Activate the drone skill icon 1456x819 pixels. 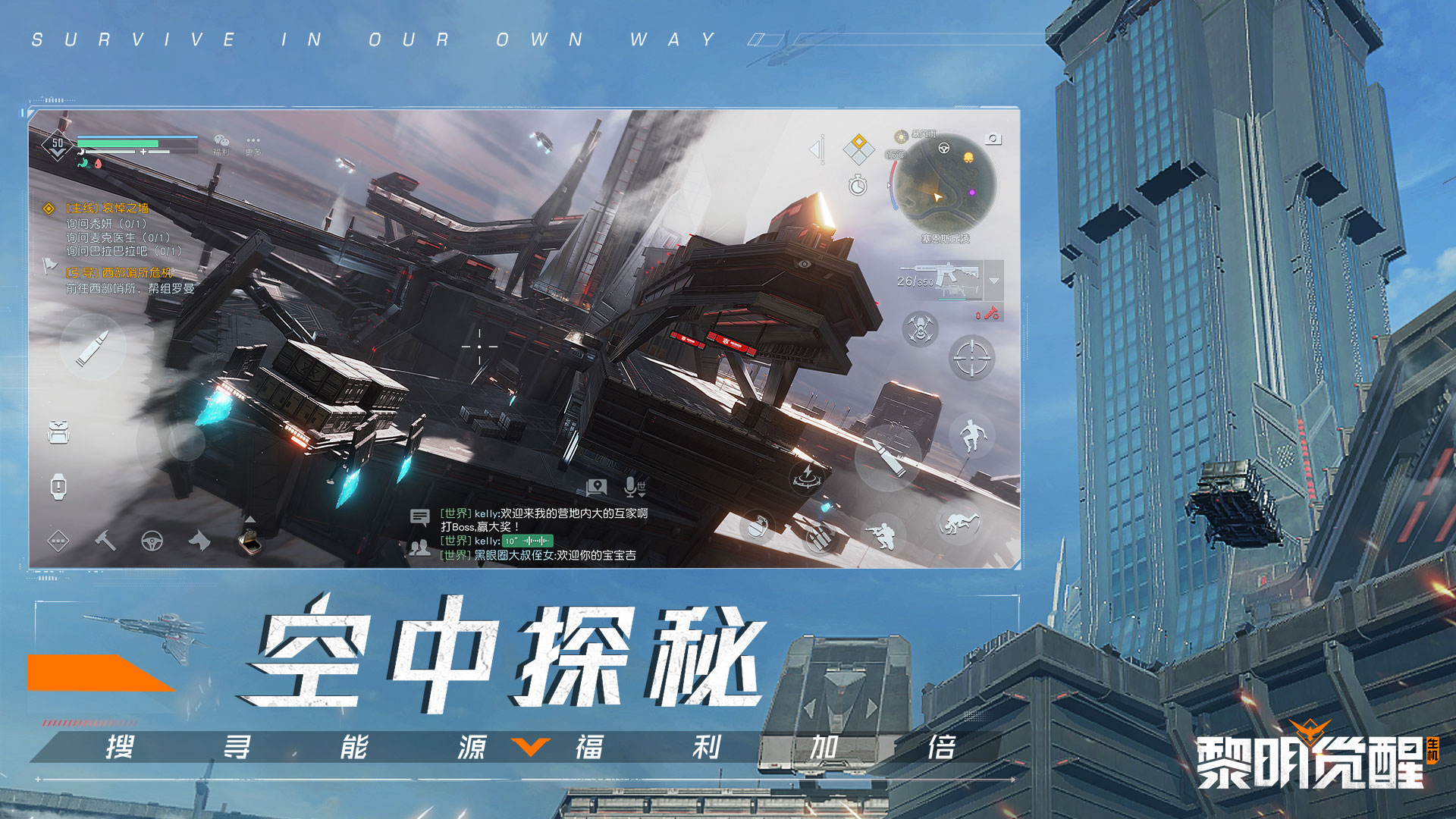919,328
